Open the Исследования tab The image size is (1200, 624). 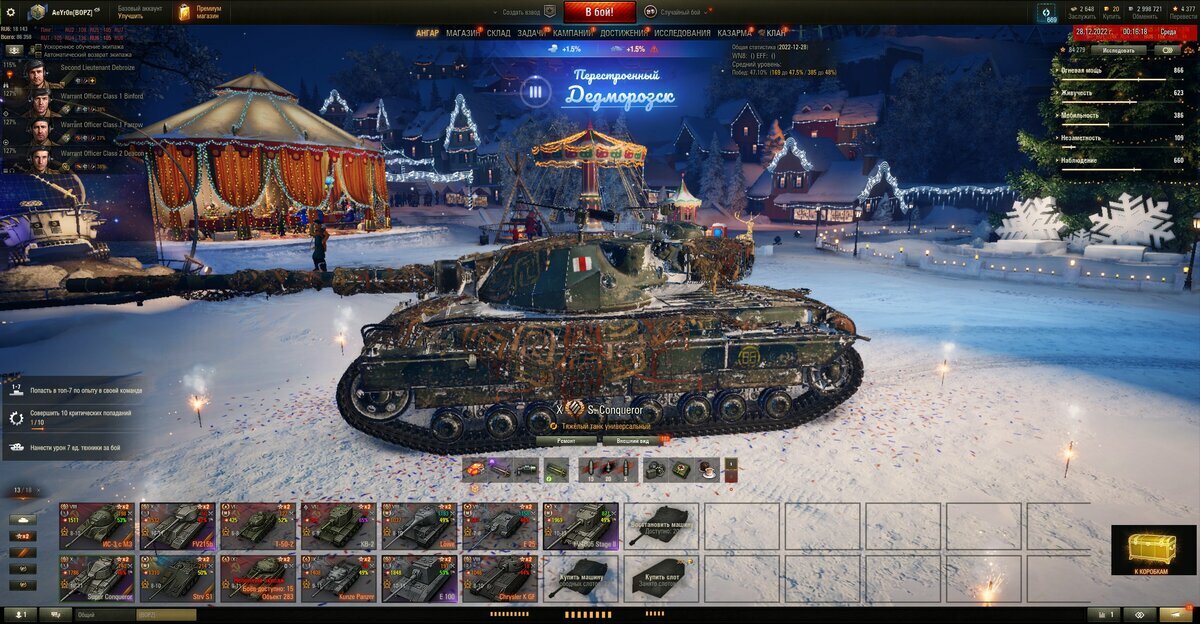(x=682, y=33)
